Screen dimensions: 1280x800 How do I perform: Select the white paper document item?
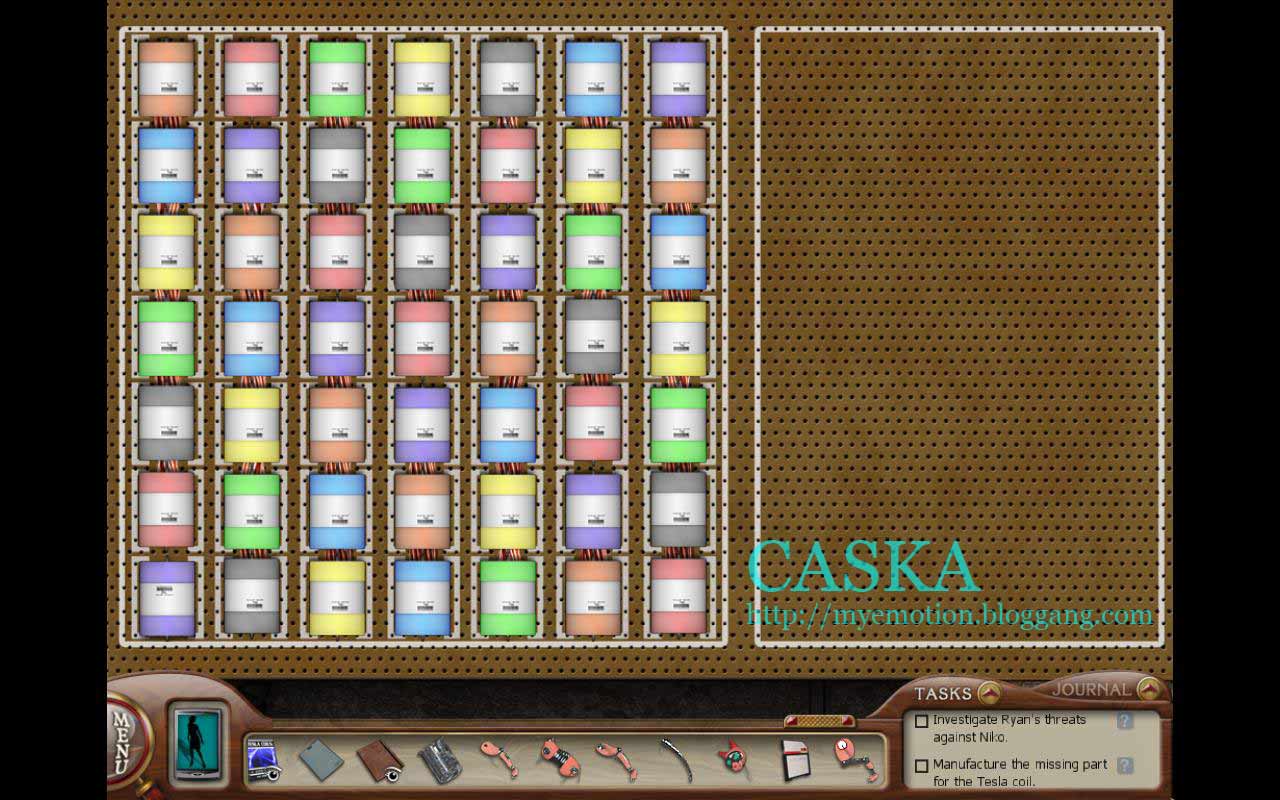click(x=795, y=760)
